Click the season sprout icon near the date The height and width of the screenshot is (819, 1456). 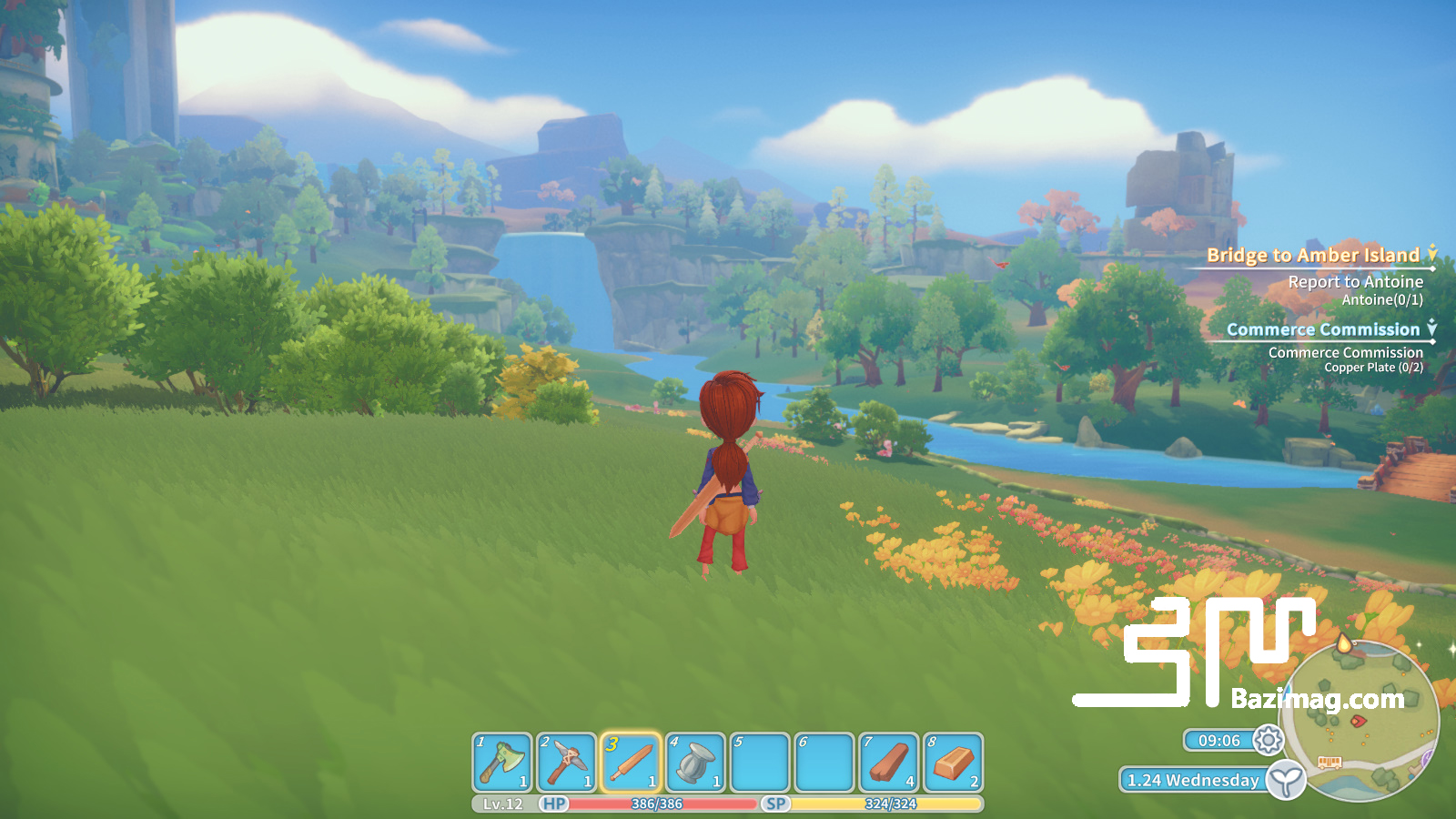(x=1284, y=780)
